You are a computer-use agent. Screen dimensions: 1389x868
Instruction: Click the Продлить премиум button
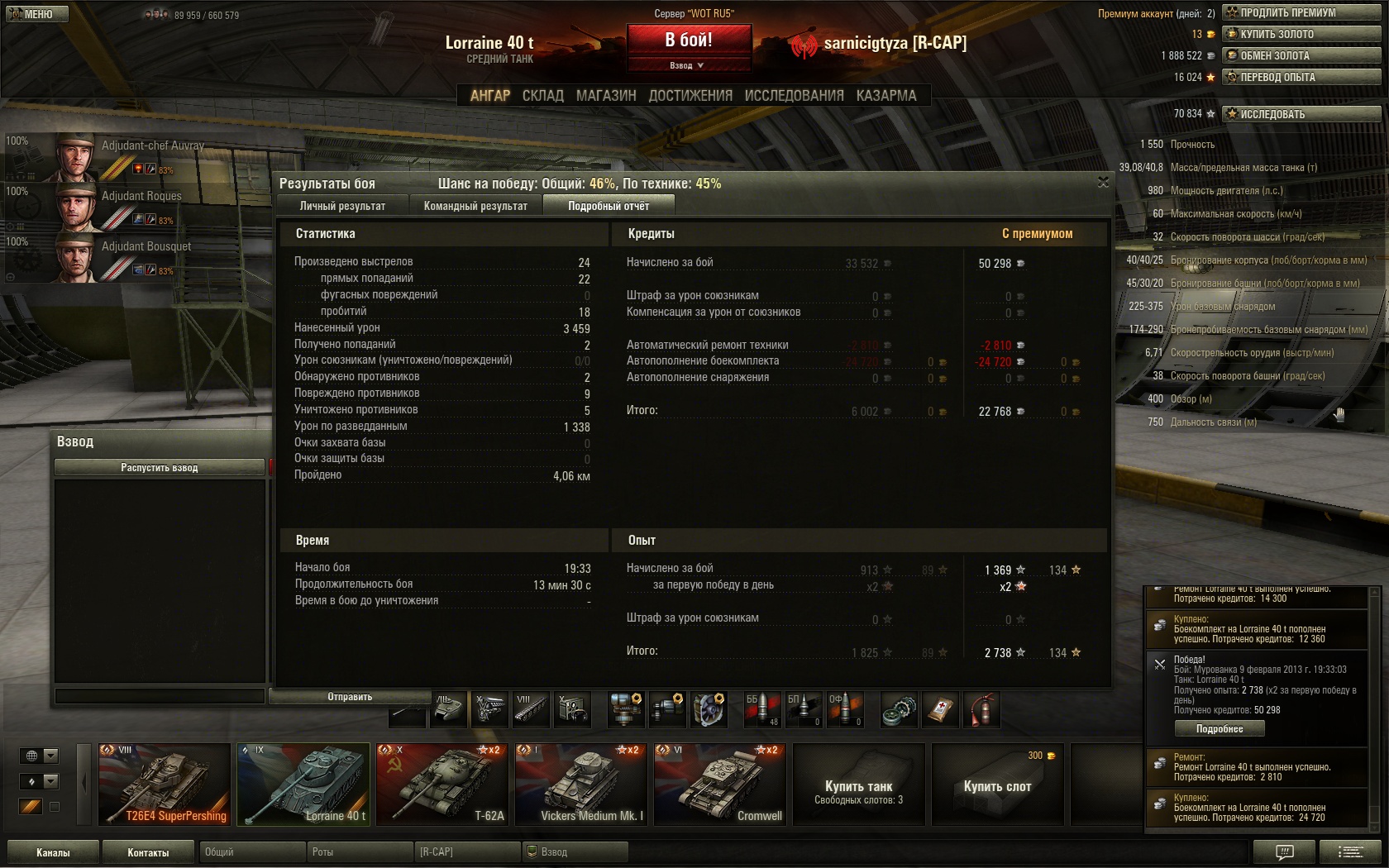(1301, 12)
